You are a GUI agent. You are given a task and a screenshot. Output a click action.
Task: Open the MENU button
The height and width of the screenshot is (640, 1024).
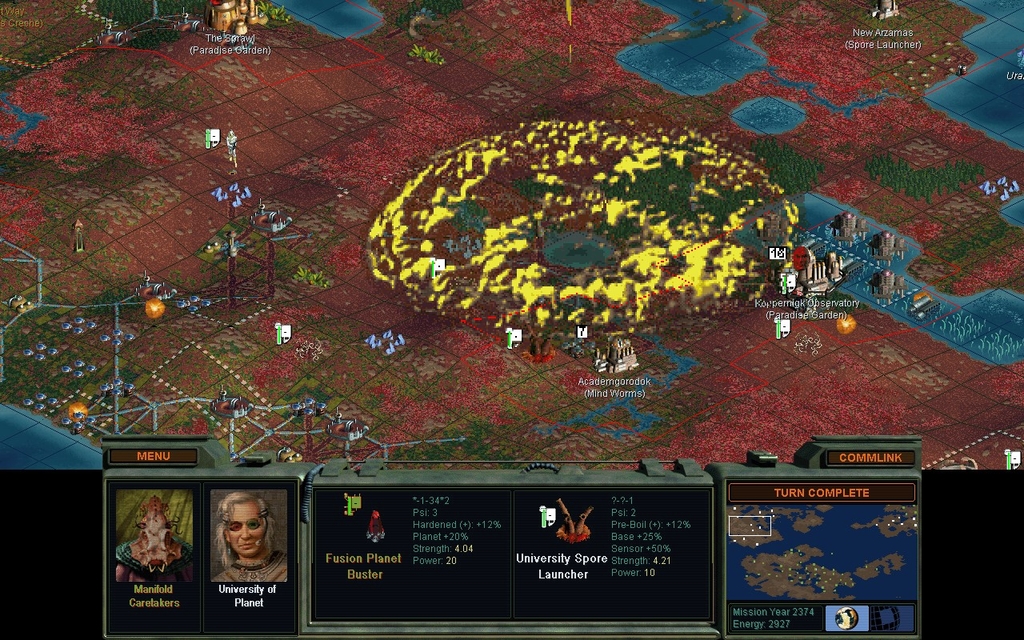[153, 456]
